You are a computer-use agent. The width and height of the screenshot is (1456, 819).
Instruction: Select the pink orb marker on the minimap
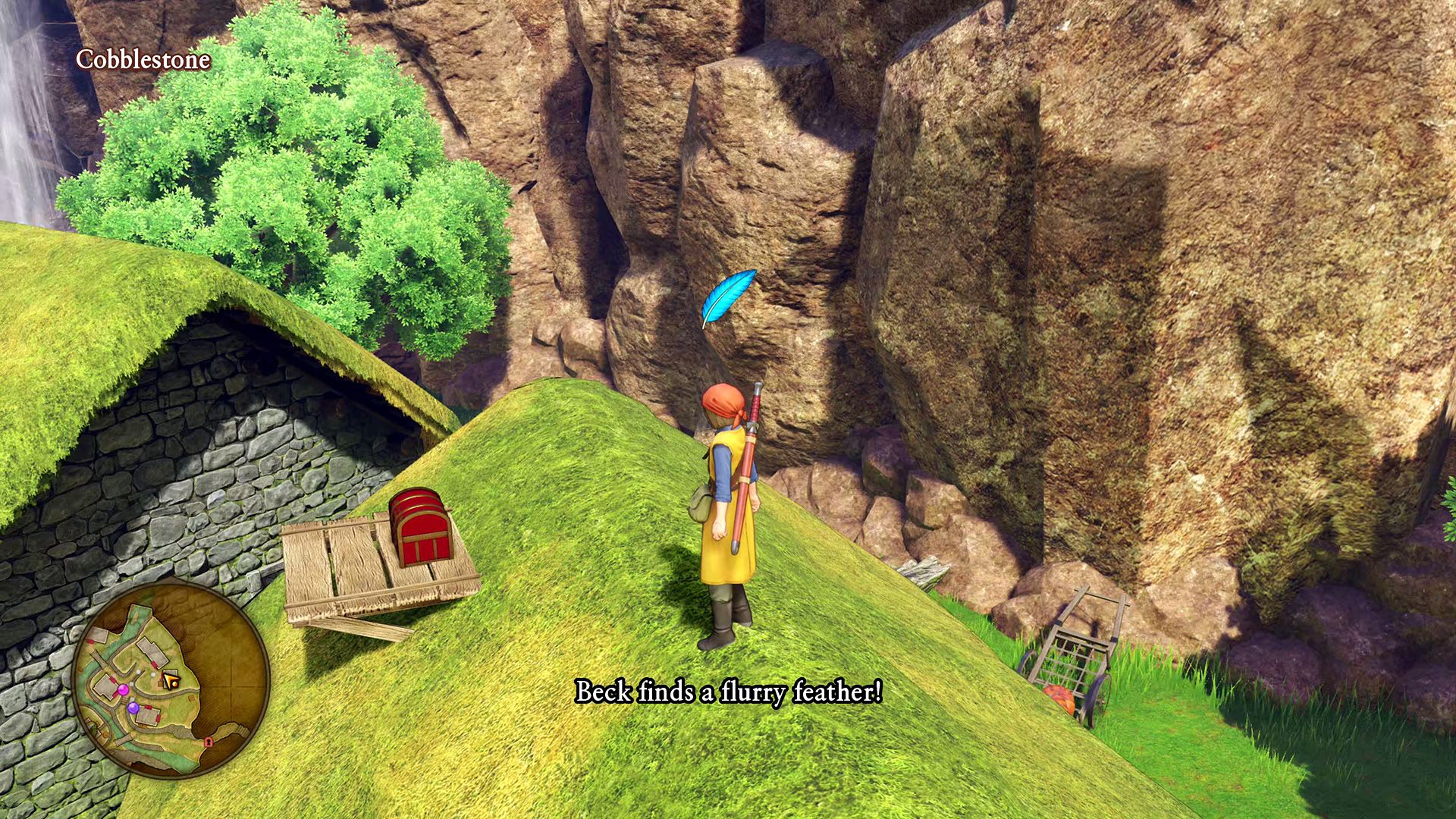pyautogui.click(x=123, y=690)
